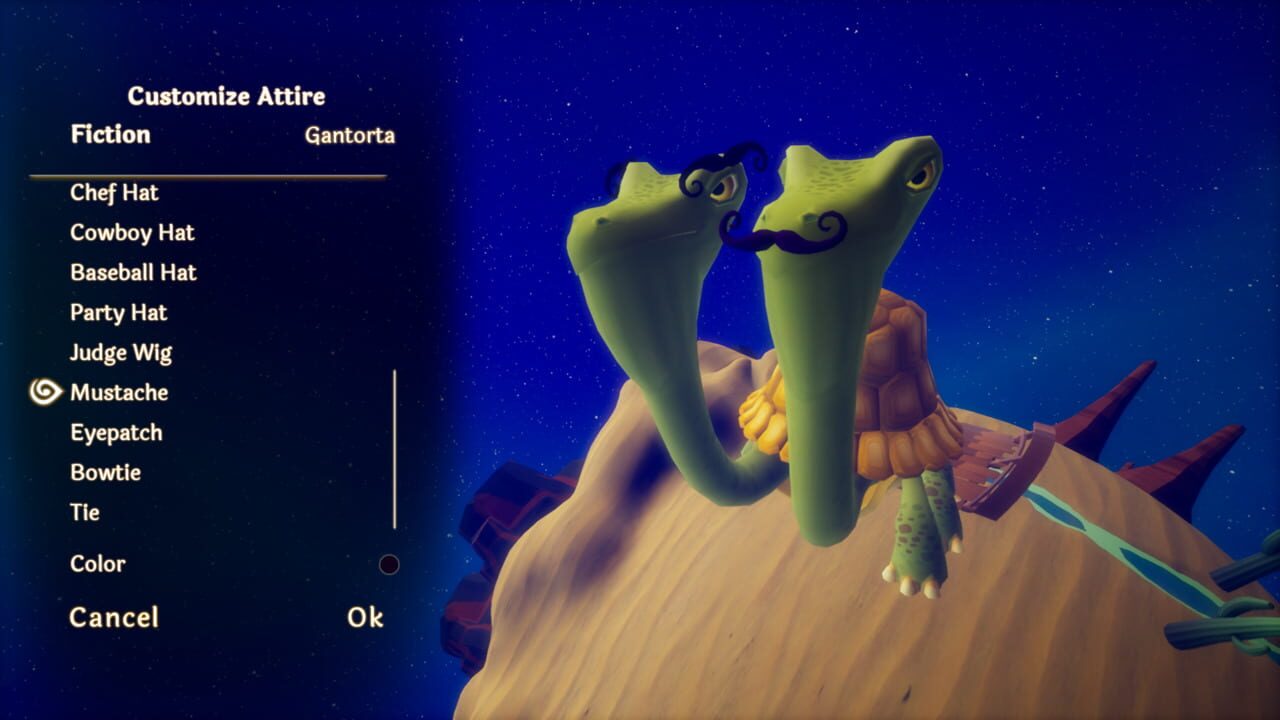The width and height of the screenshot is (1280, 720).
Task: Click the Gantorta character name selector
Action: coord(349,135)
